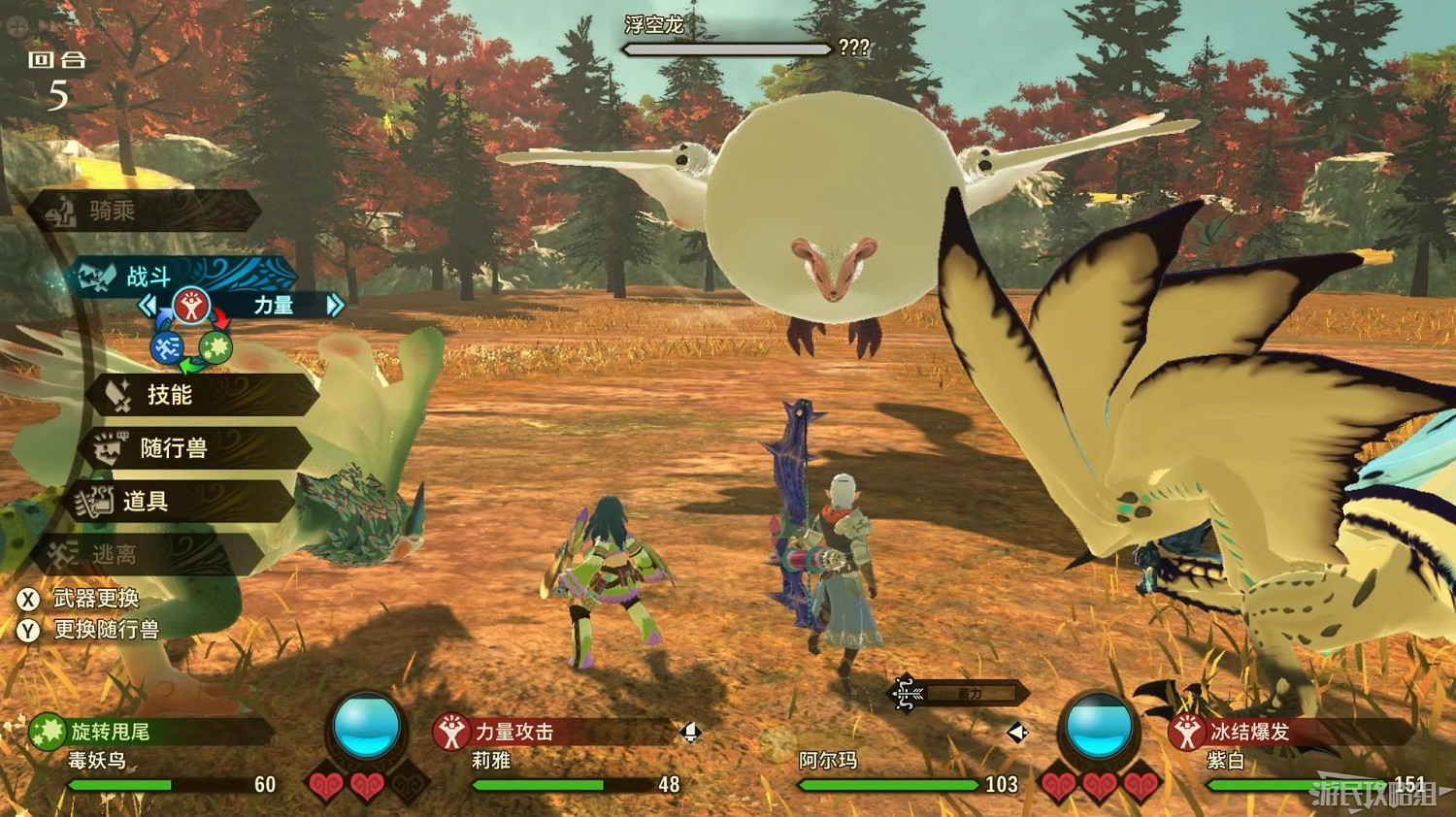Select the 随行兽 monstie paw icon

coord(110,447)
